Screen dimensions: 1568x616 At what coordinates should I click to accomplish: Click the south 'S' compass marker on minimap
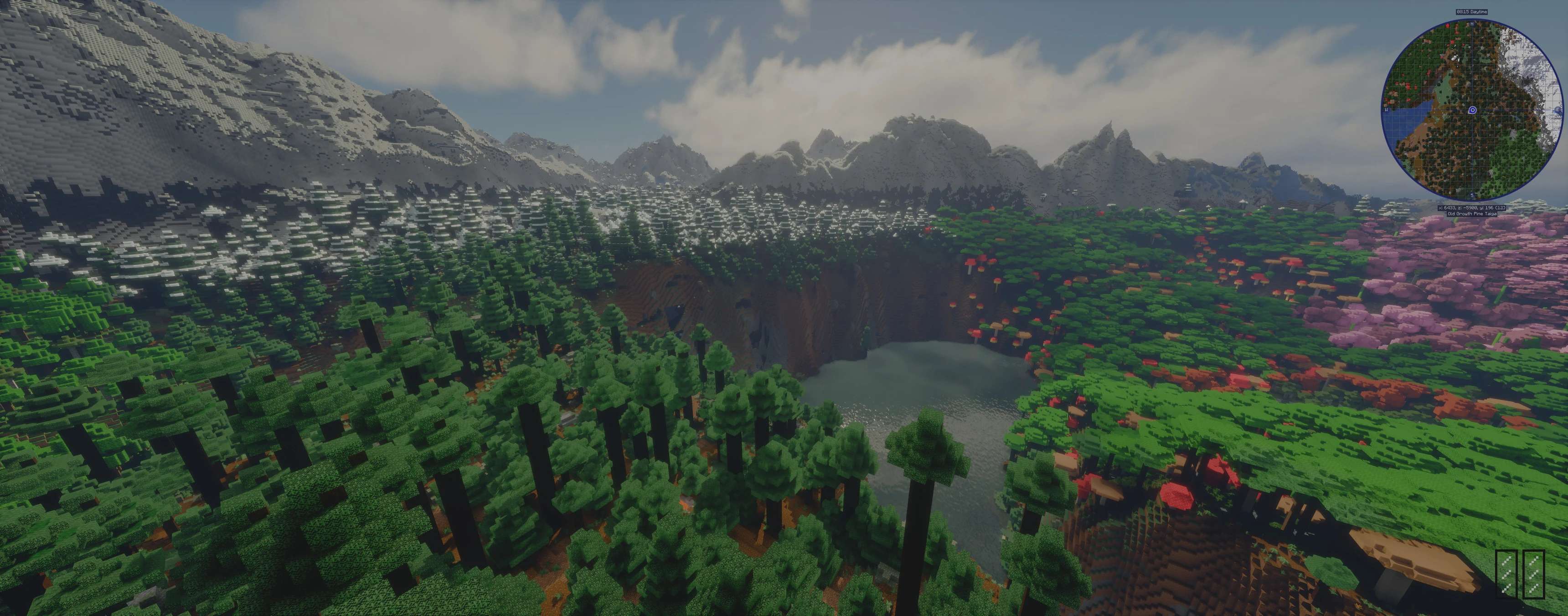[1472, 196]
